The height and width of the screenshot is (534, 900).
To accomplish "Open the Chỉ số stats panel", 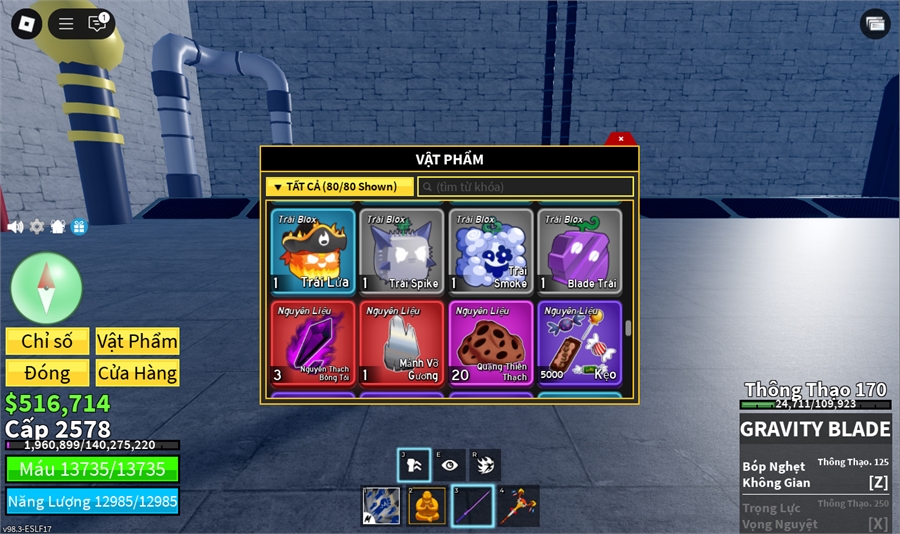I will [x=47, y=341].
